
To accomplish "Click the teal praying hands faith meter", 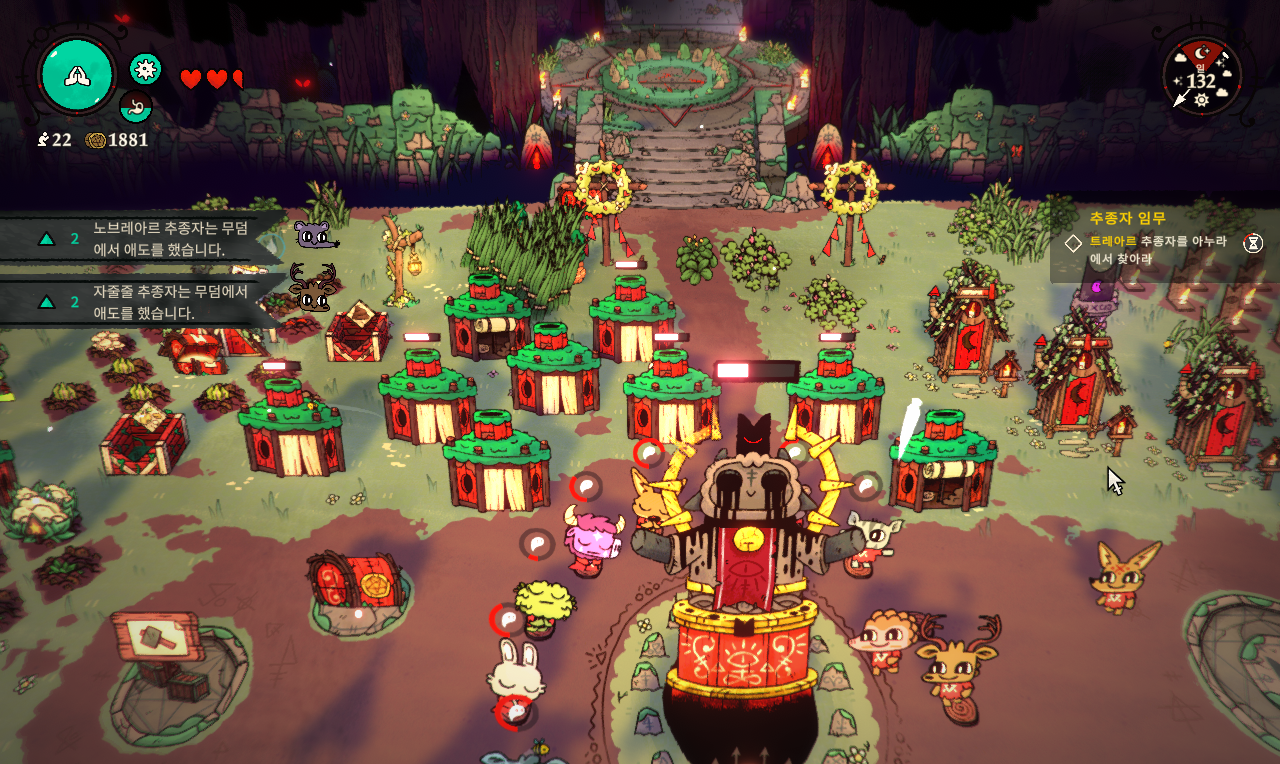I will (x=77, y=75).
